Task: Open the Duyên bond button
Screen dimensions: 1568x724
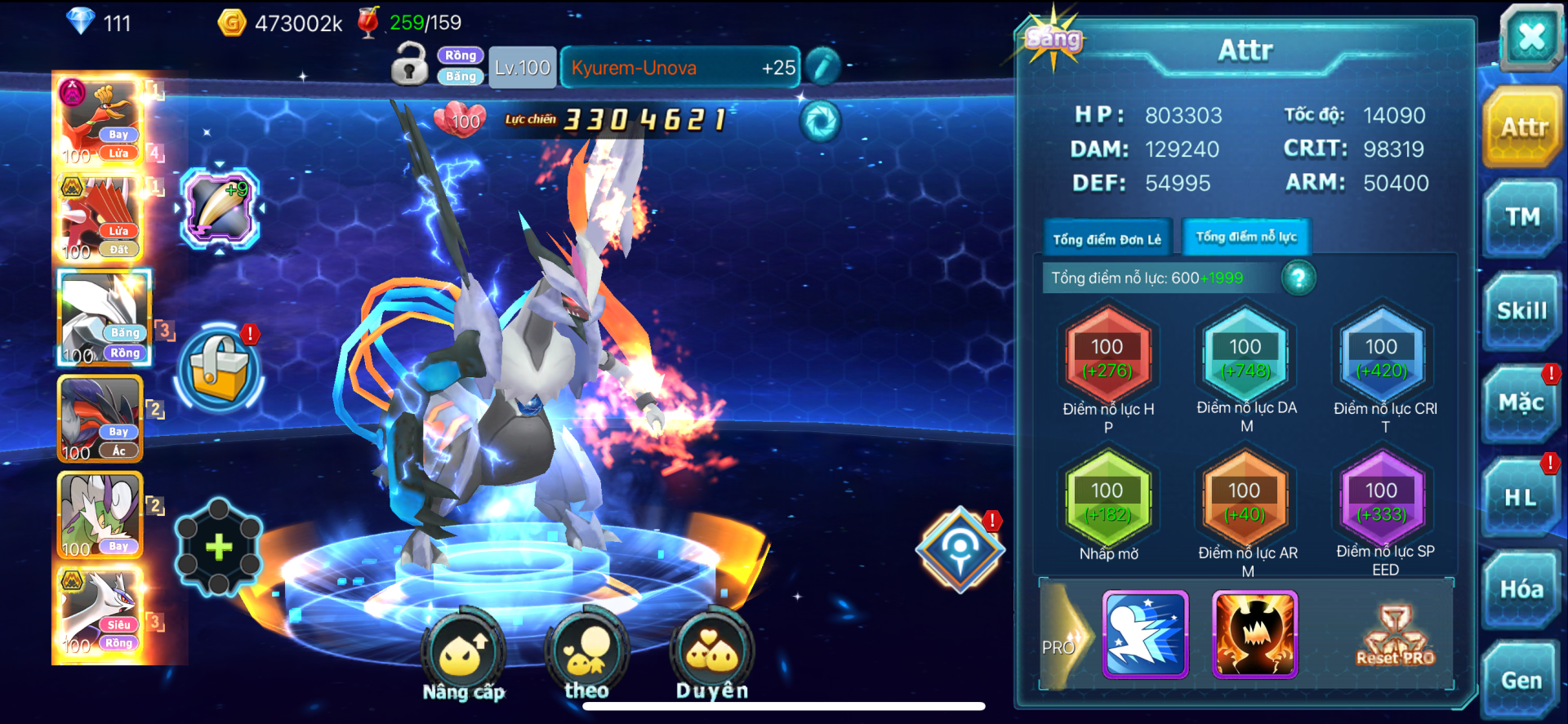Action: tap(711, 655)
